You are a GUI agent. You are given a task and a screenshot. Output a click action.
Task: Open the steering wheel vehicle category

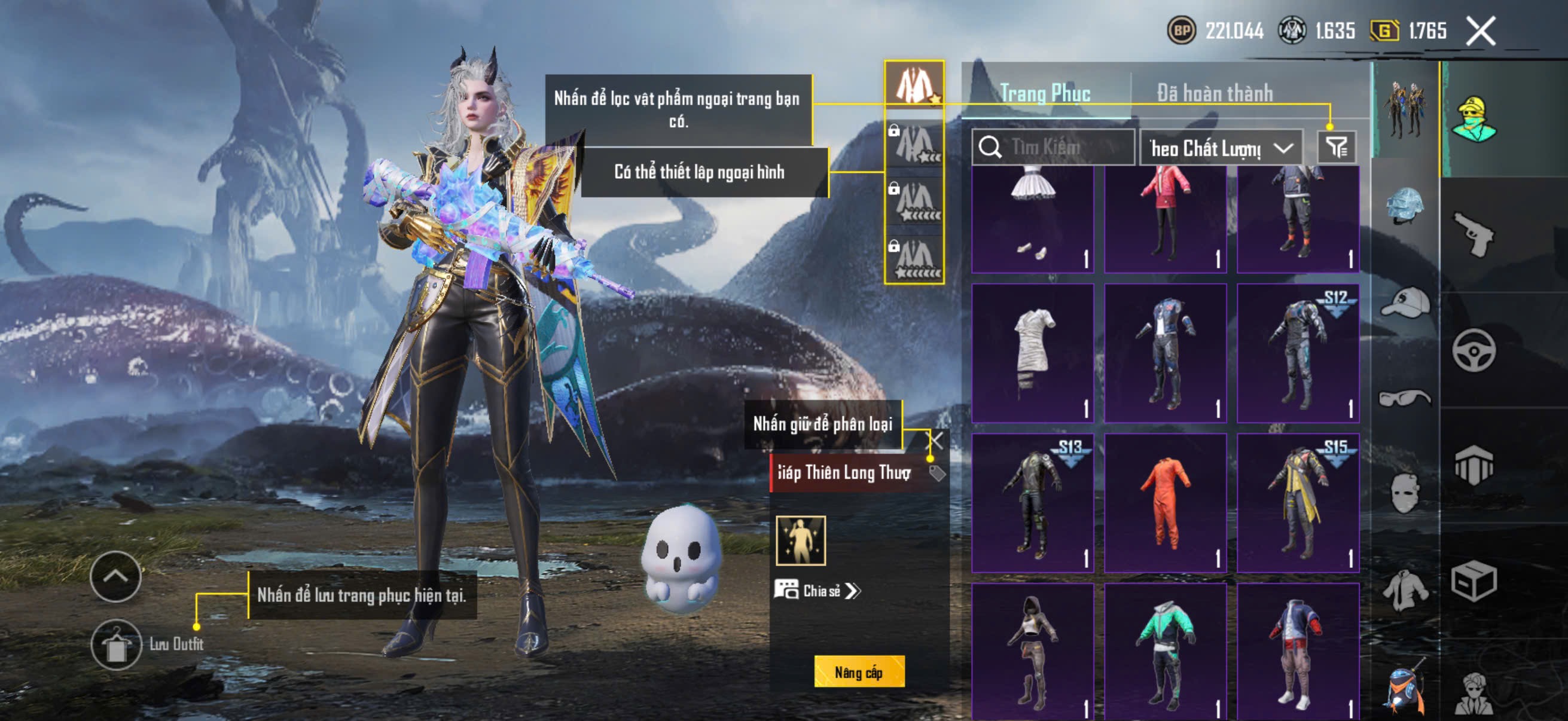[1473, 350]
